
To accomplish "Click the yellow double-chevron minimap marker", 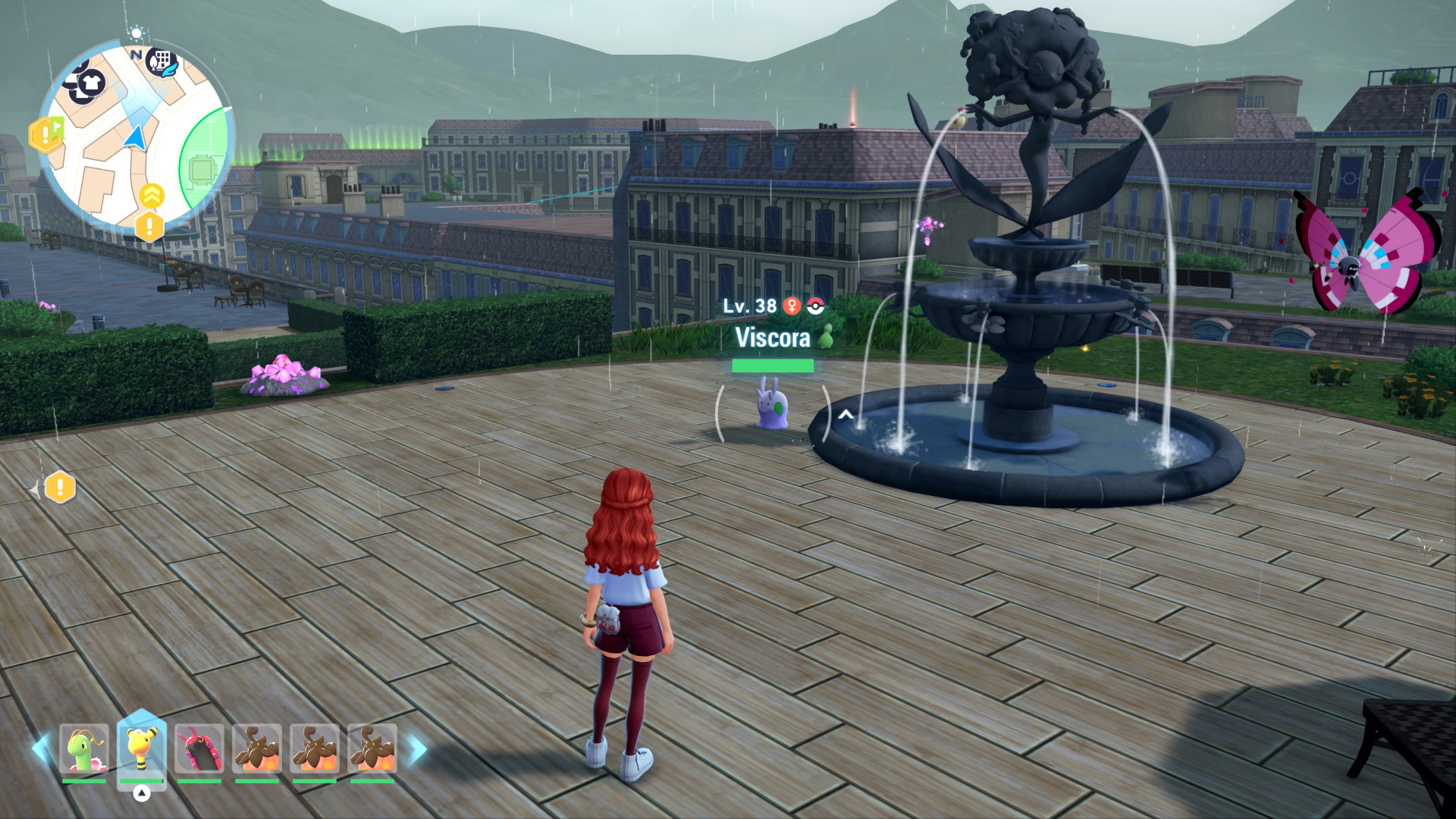I will click(x=152, y=196).
